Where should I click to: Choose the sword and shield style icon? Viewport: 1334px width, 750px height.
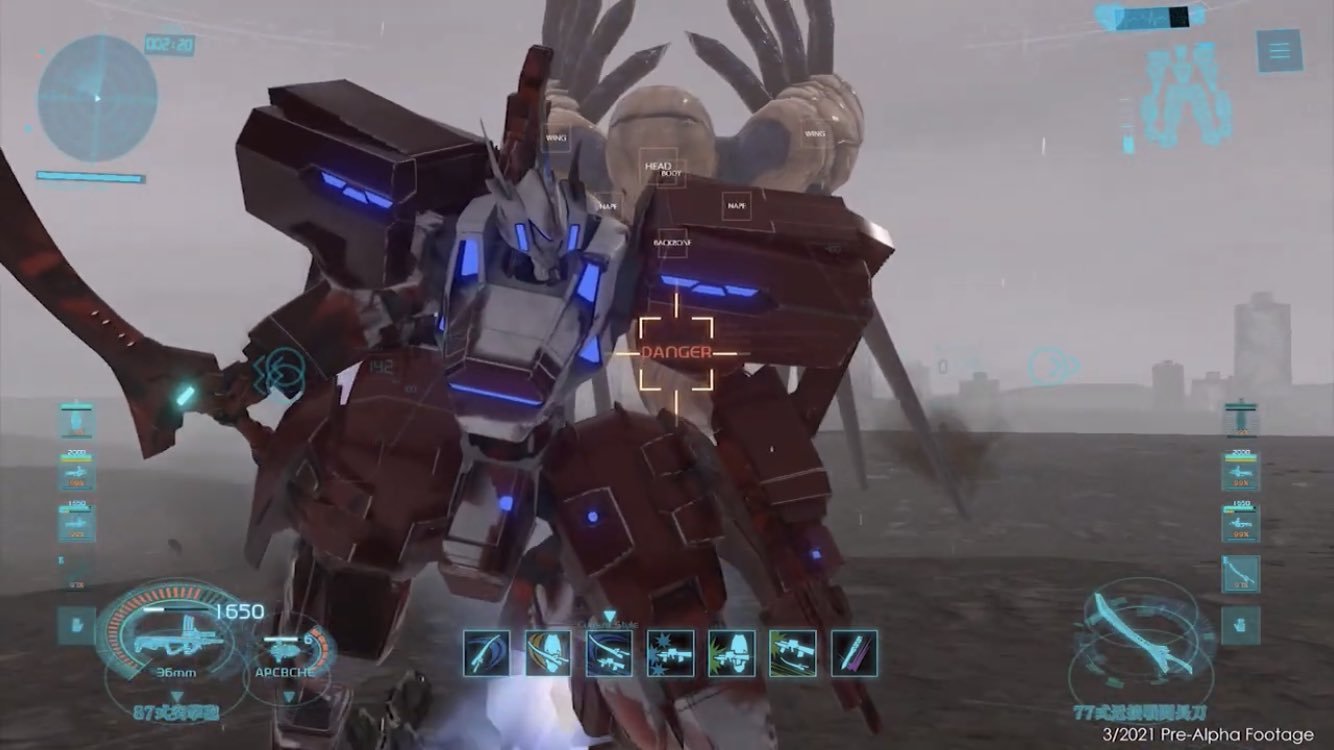pyautogui.click(x=548, y=653)
